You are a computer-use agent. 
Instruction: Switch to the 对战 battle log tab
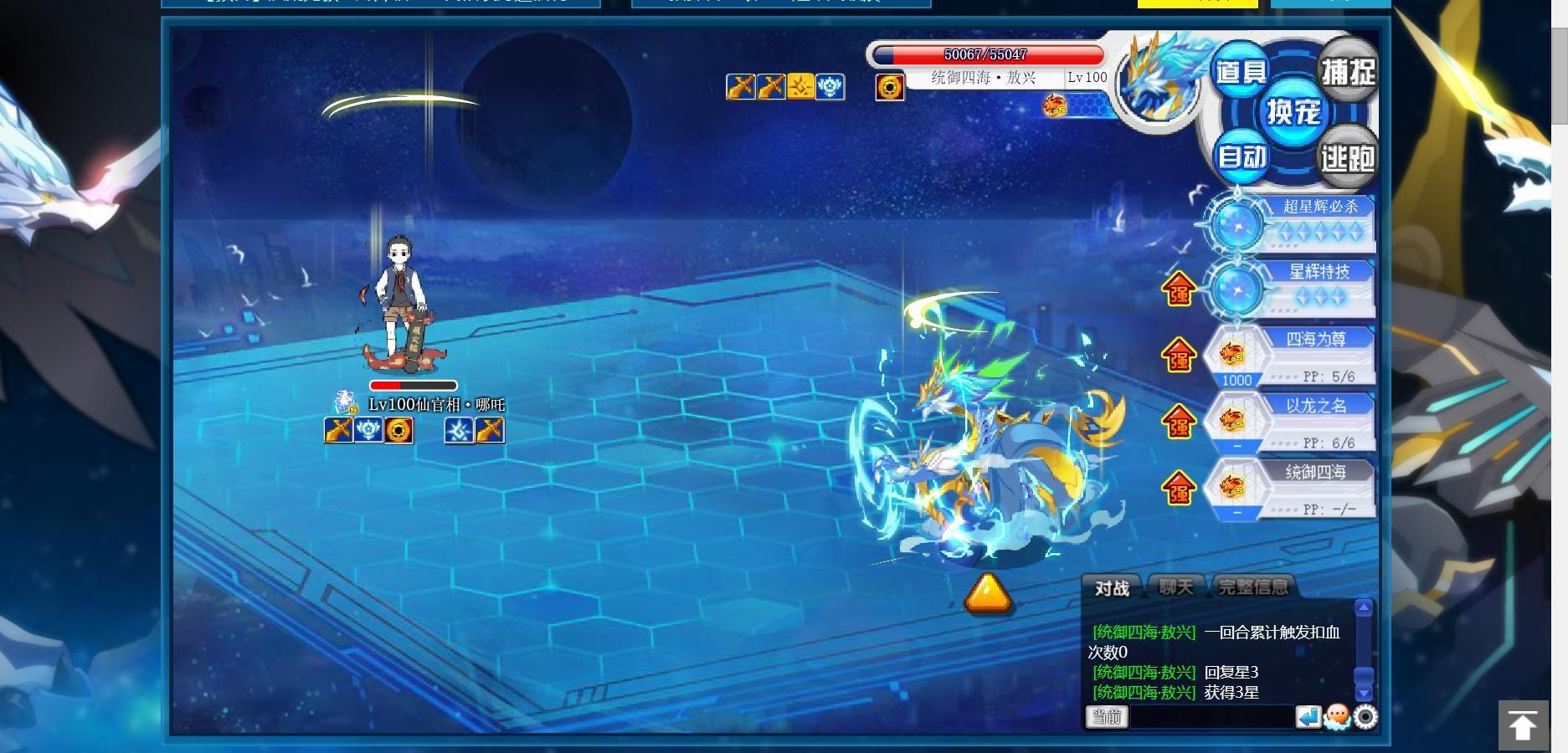[1112, 588]
